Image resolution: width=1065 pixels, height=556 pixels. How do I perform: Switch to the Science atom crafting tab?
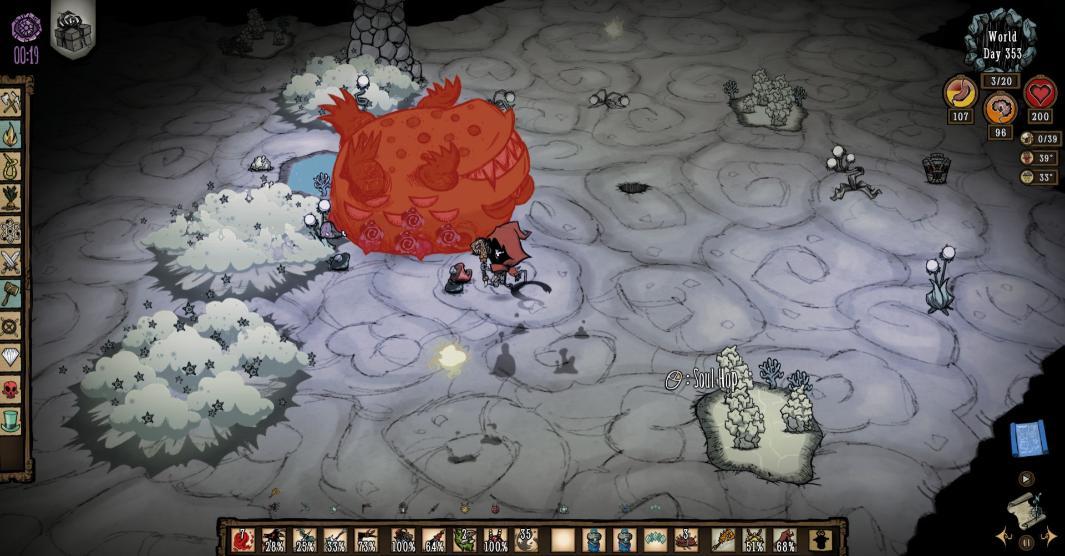pyautogui.click(x=11, y=229)
